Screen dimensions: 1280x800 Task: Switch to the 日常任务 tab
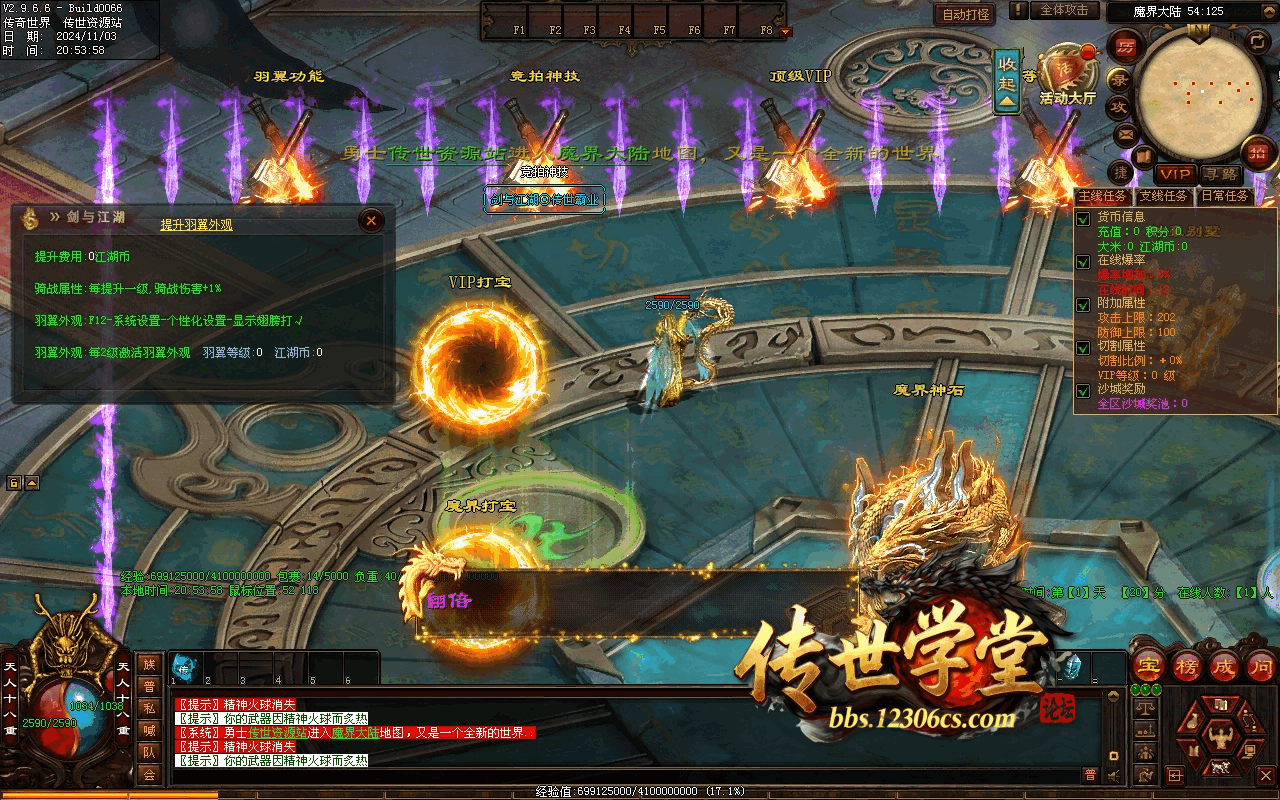[1225, 196]
